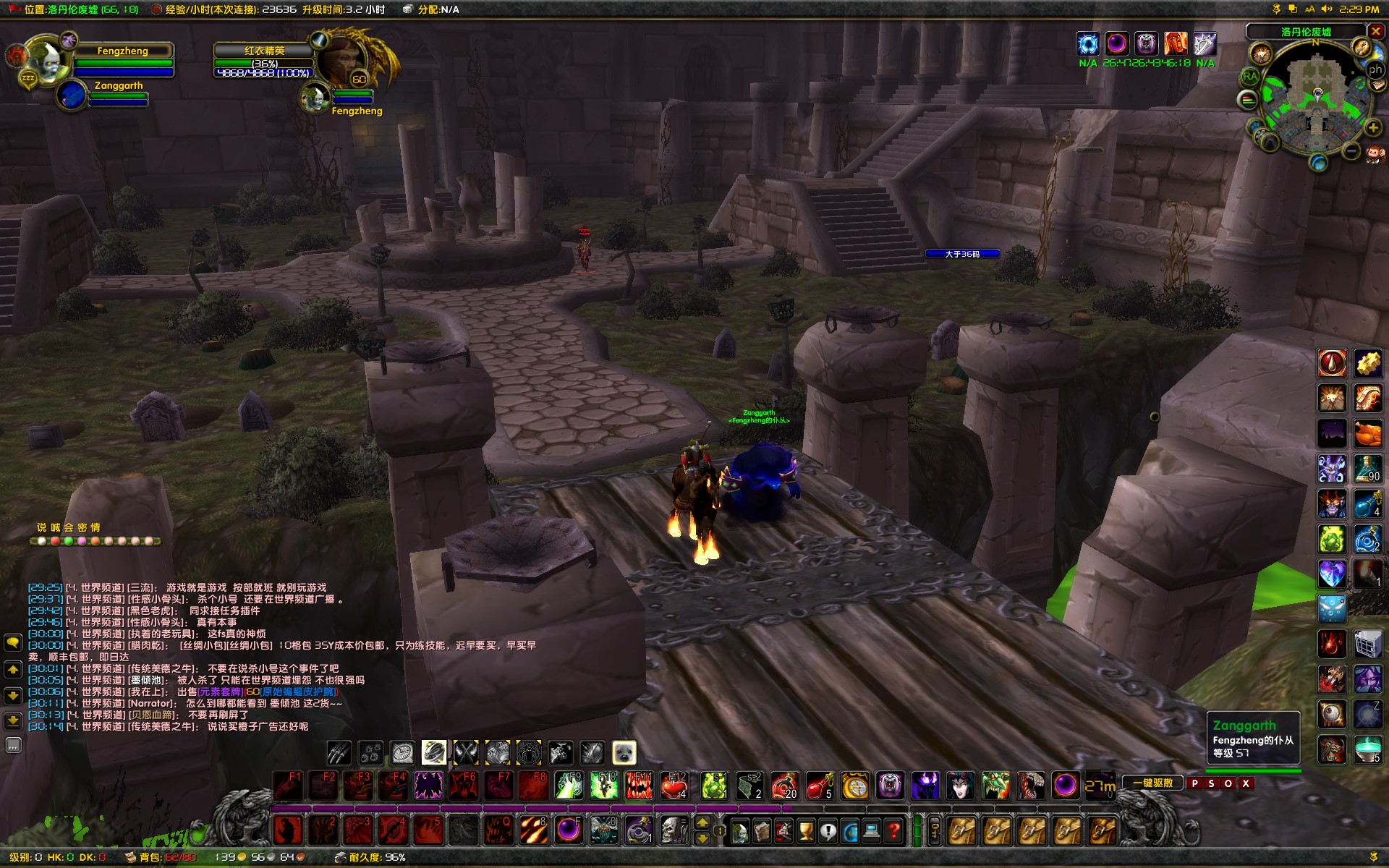Use the red heart healthstone slot
This screenshot has height=868, width=1389.
[x=674, y=786]
